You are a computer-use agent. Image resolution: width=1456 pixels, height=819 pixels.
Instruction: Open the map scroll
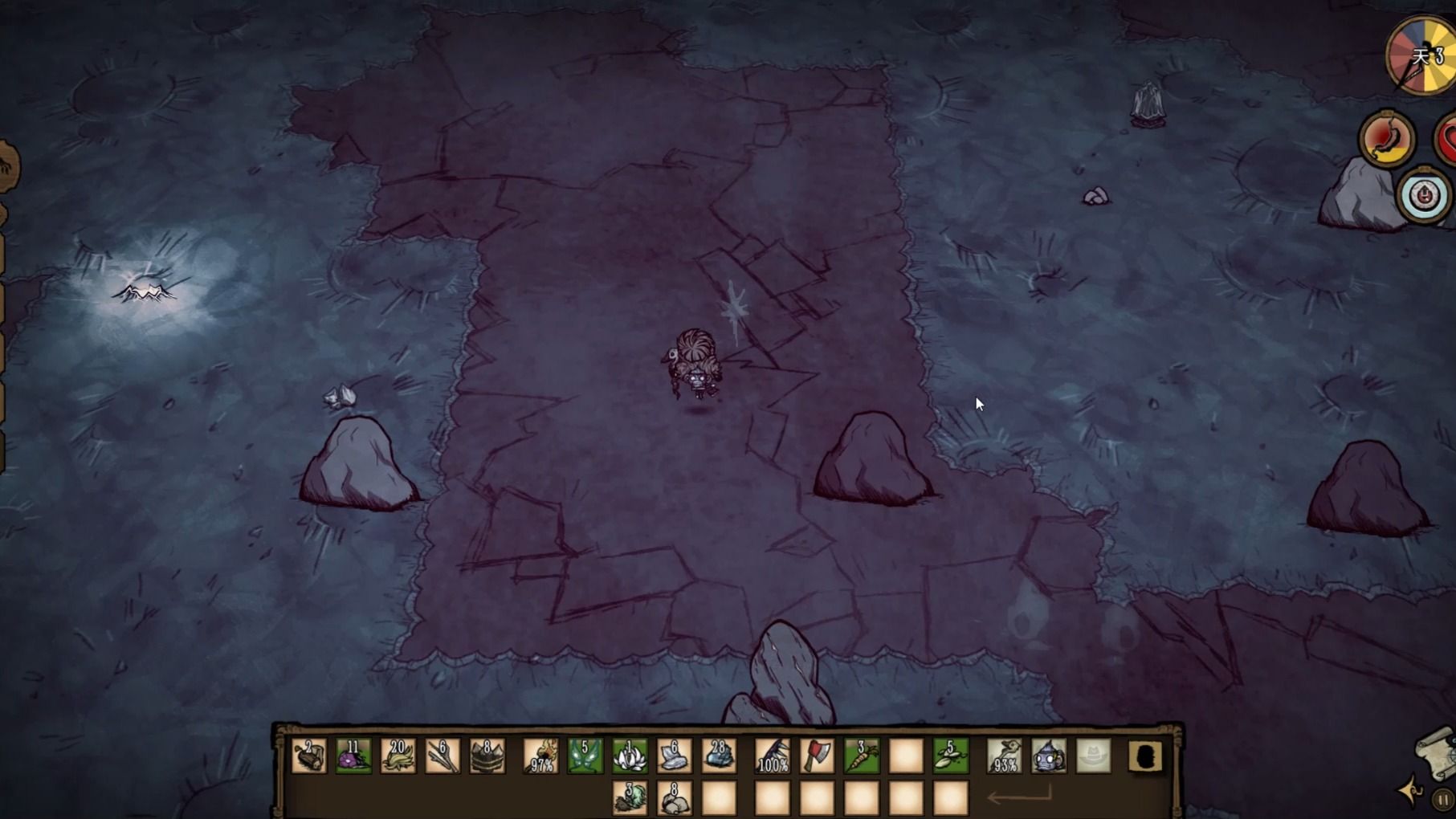click(x=1438, y=752)
